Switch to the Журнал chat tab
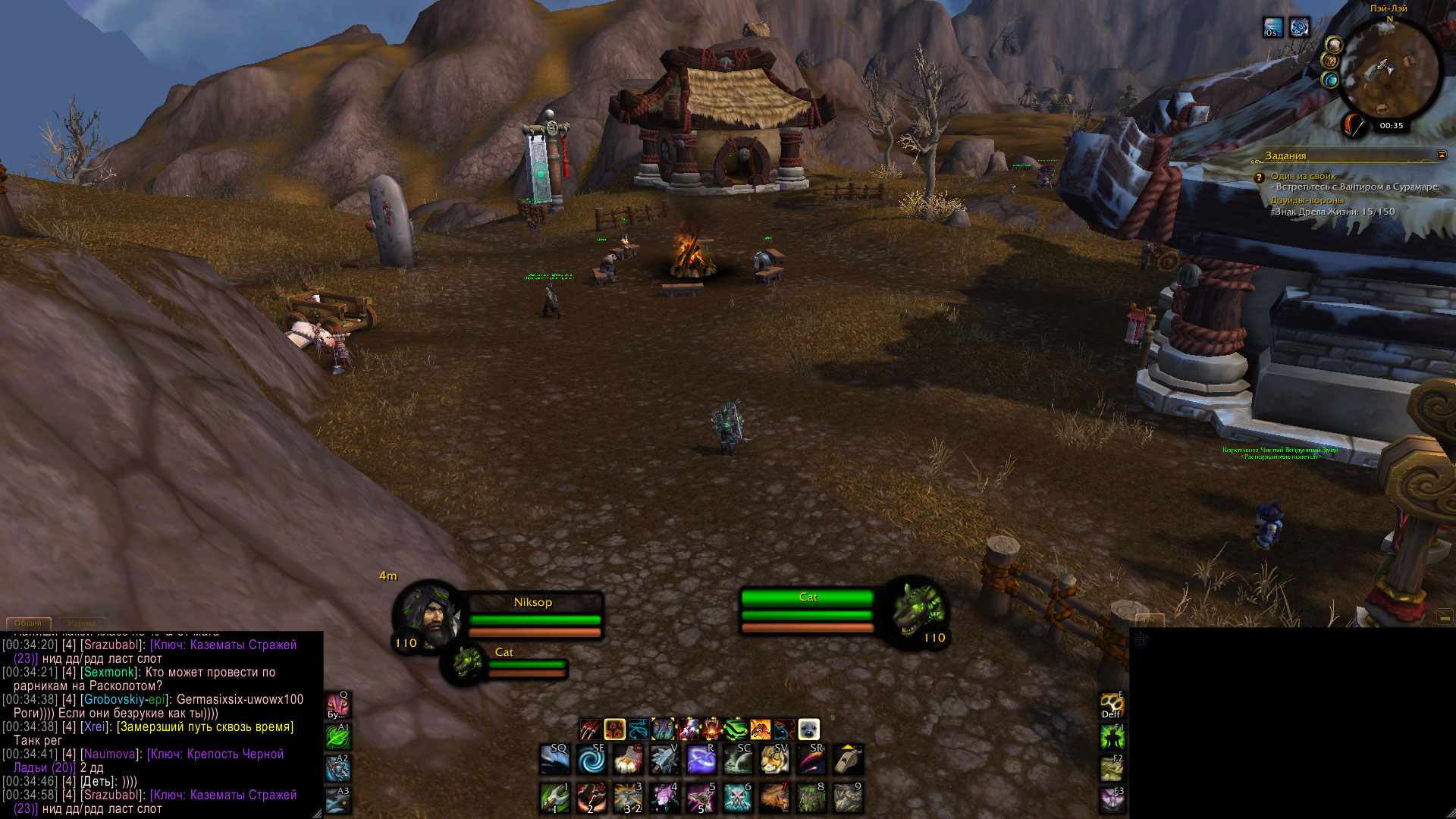This screenshot has width=1456, height=819. coord(81,623)
